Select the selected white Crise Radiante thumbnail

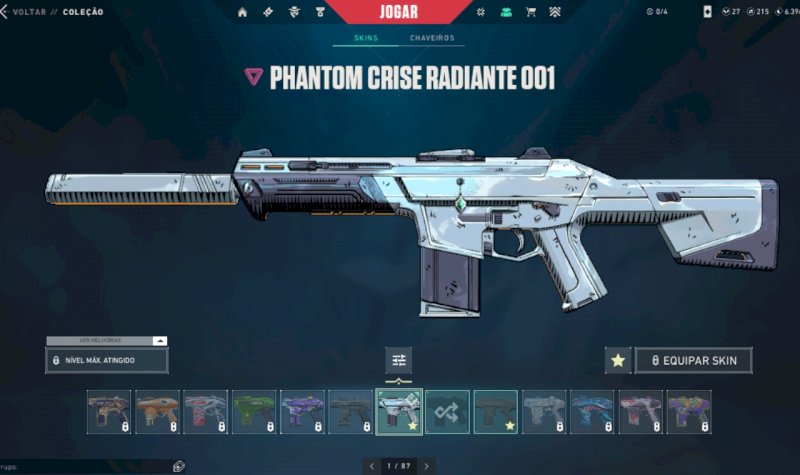tap(399, 411)
